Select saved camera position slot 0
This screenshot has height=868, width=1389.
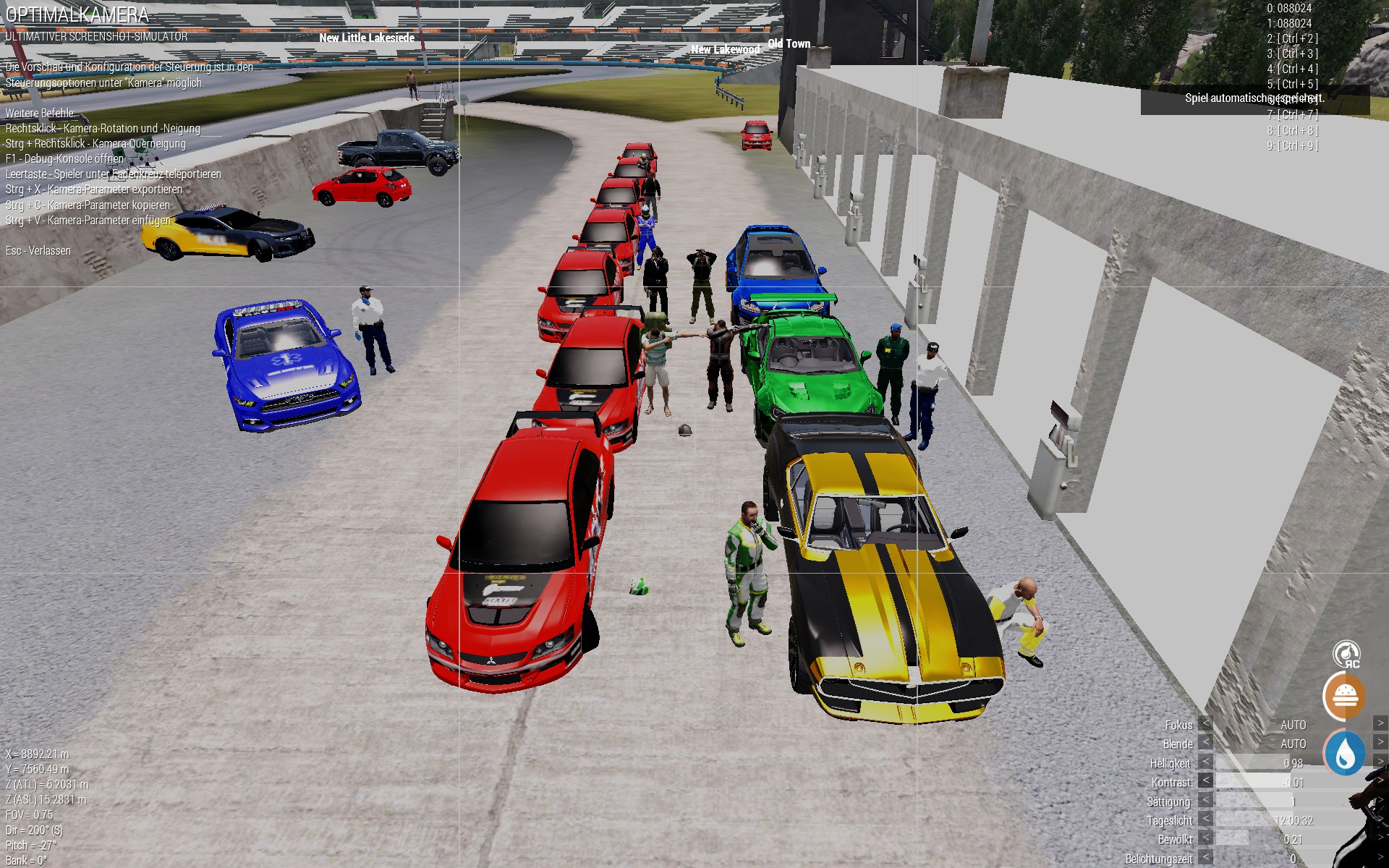pyautogui.click(x=1288, y=8)
